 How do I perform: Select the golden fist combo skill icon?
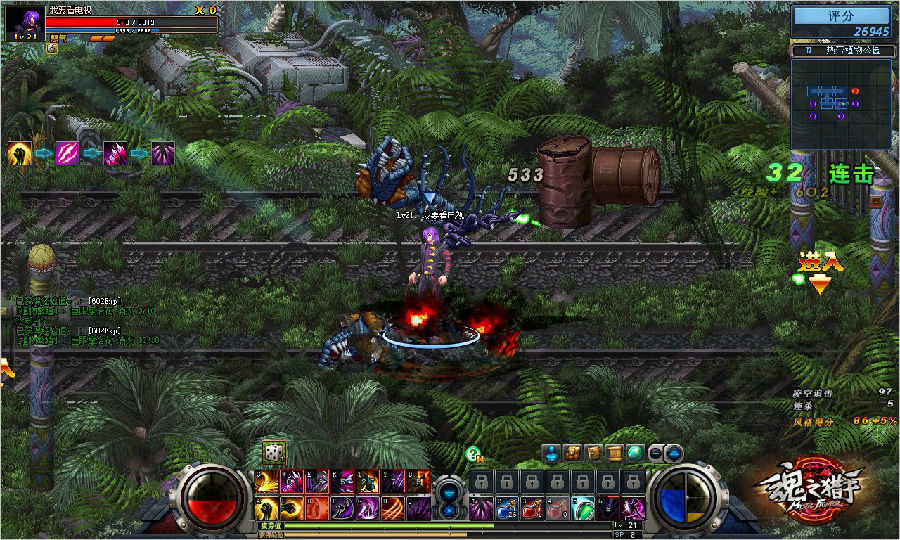[20, 154]
